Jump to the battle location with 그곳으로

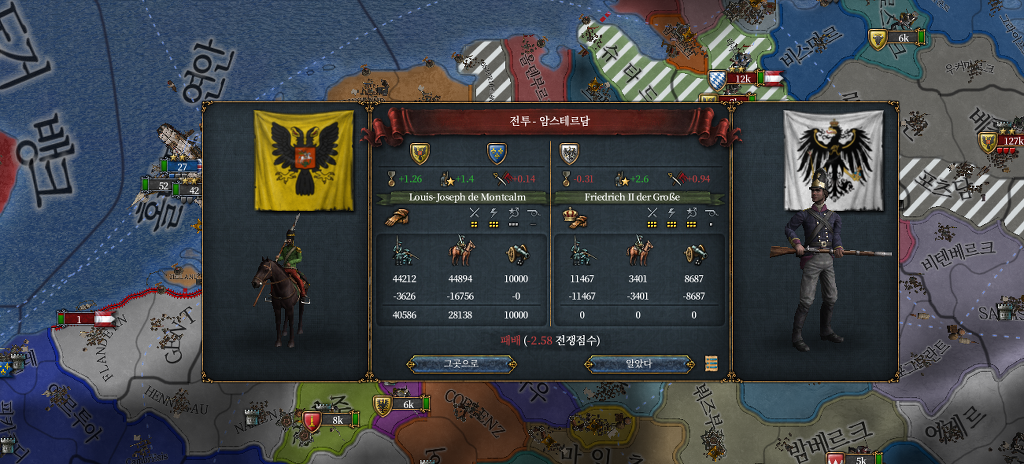click(461, 363)
